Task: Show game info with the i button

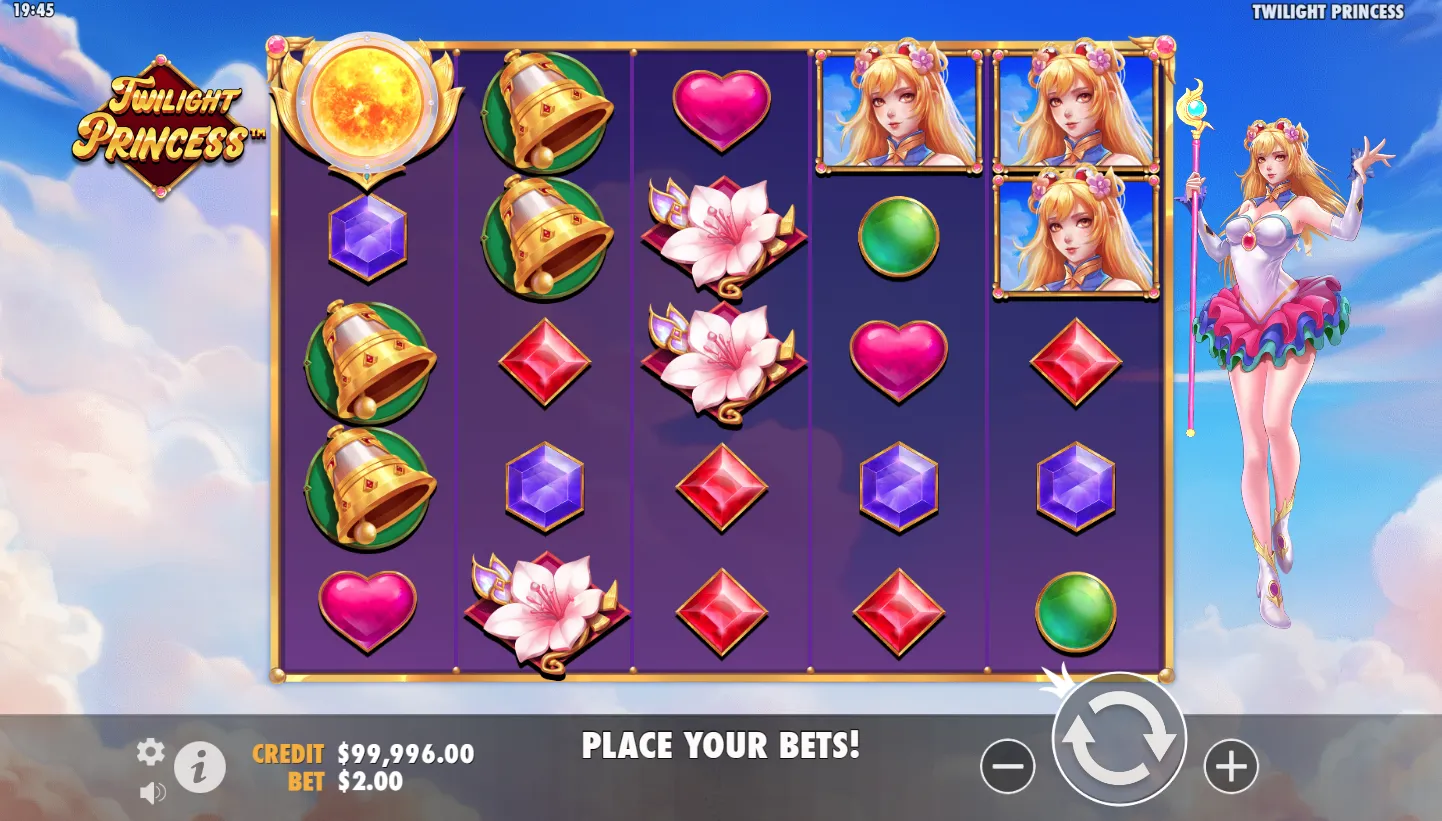Action: 200,768
